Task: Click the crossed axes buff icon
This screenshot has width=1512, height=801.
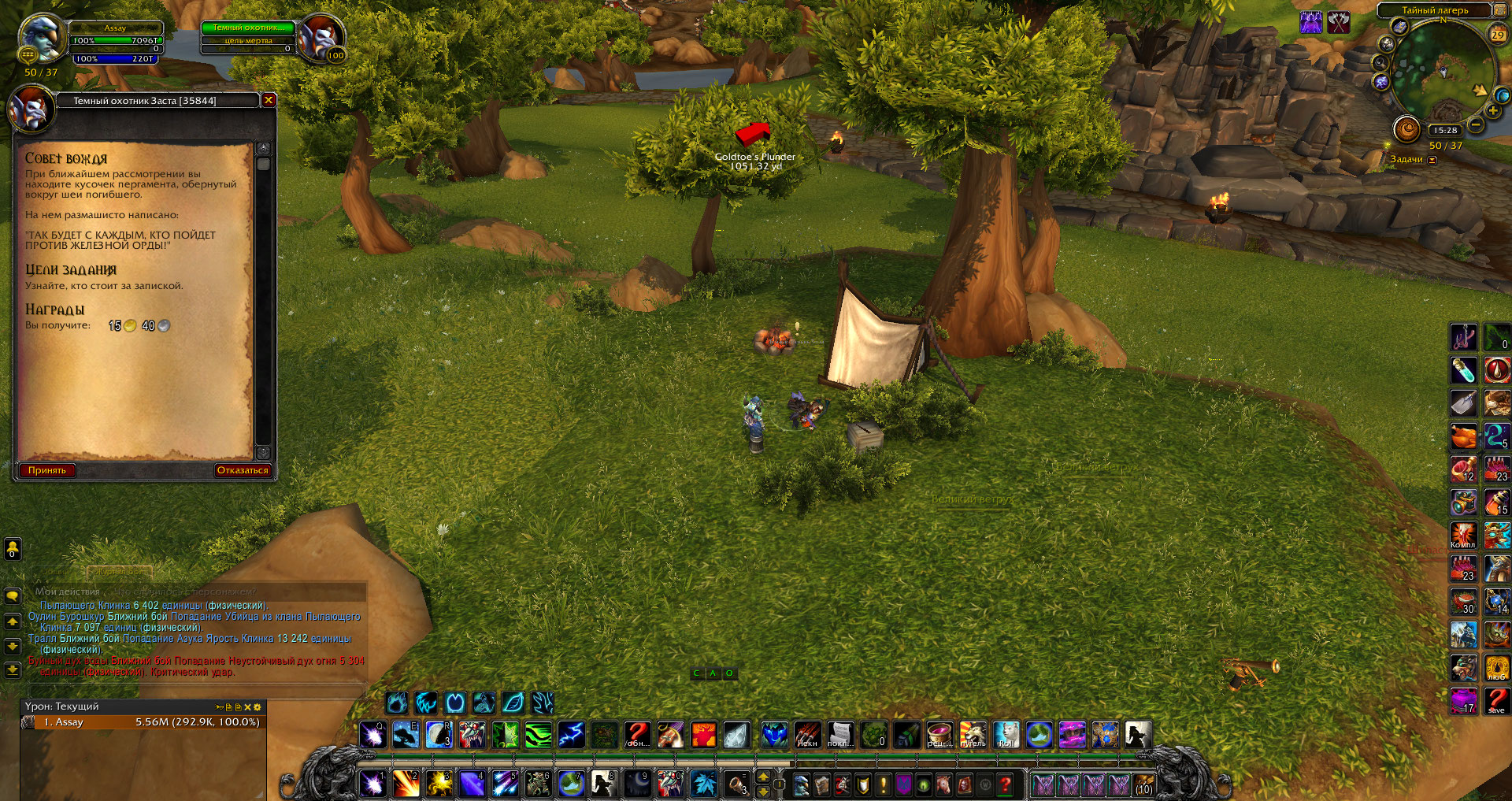Action: point(1339,22)
